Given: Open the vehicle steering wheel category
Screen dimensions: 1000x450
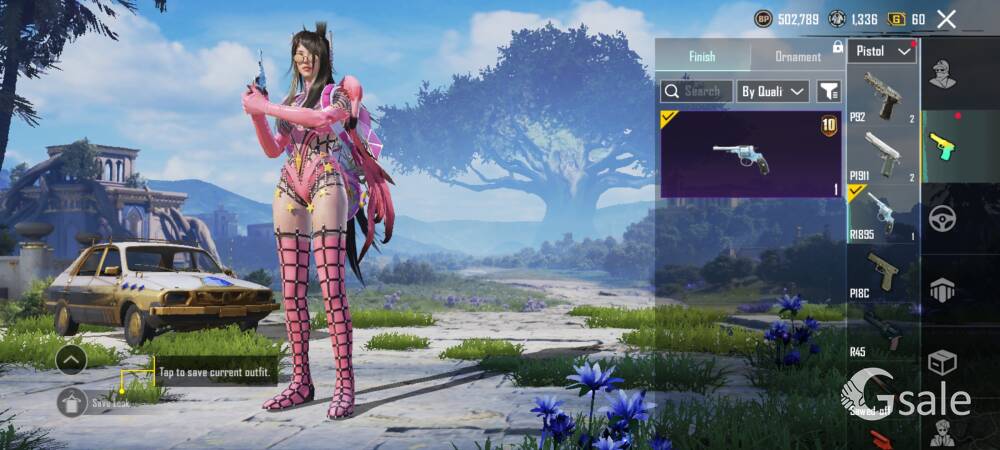Looking at the screenshot, I should (x=942, y=218).
